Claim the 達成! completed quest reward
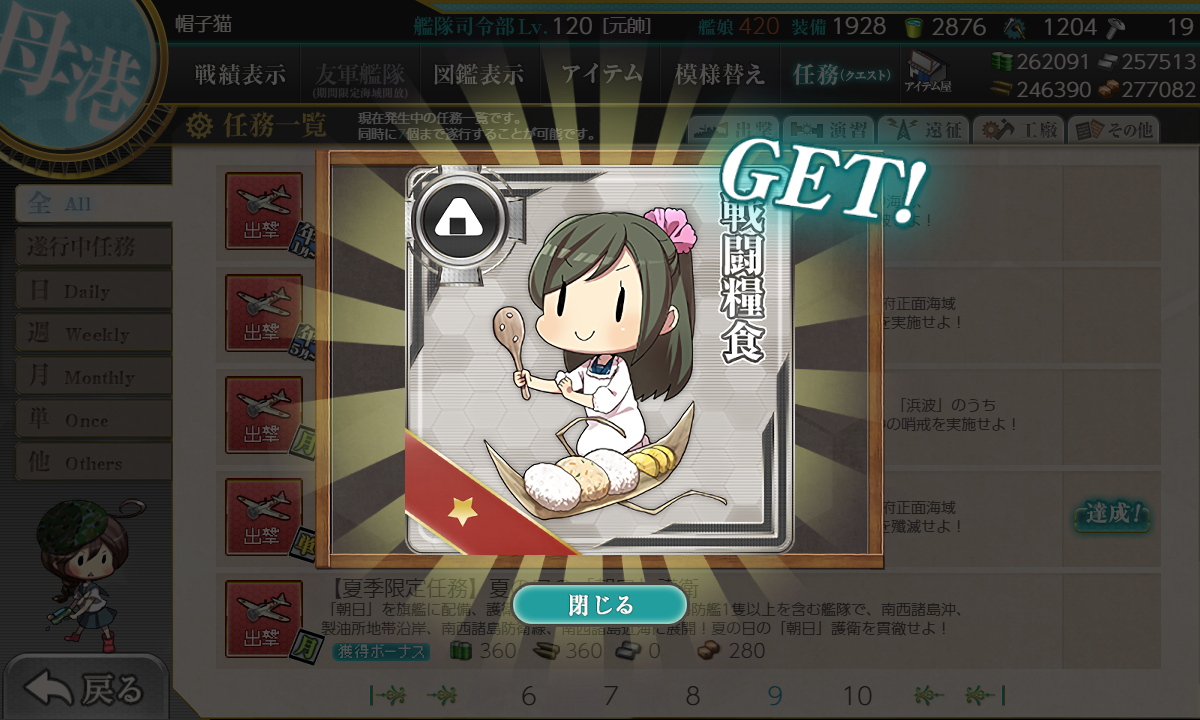 (x=1113, y=515)
